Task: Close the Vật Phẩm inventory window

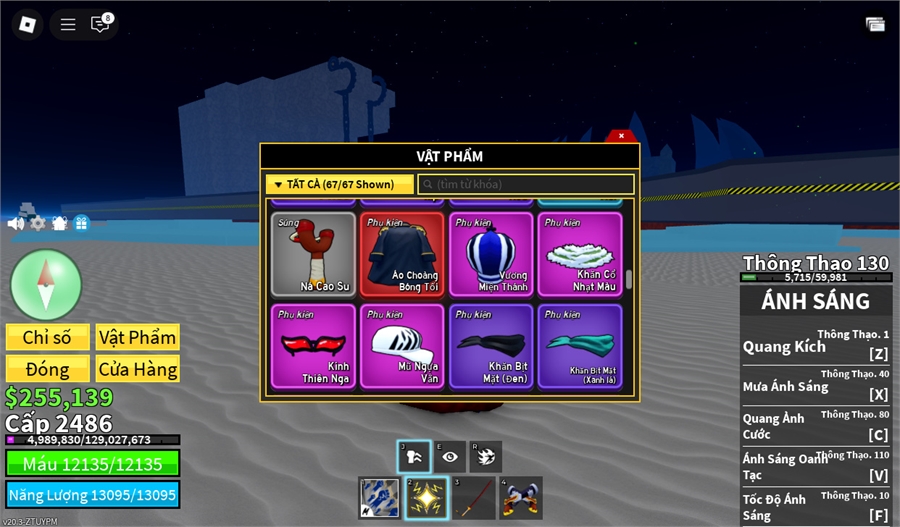Action: click(x=621, y=136)
